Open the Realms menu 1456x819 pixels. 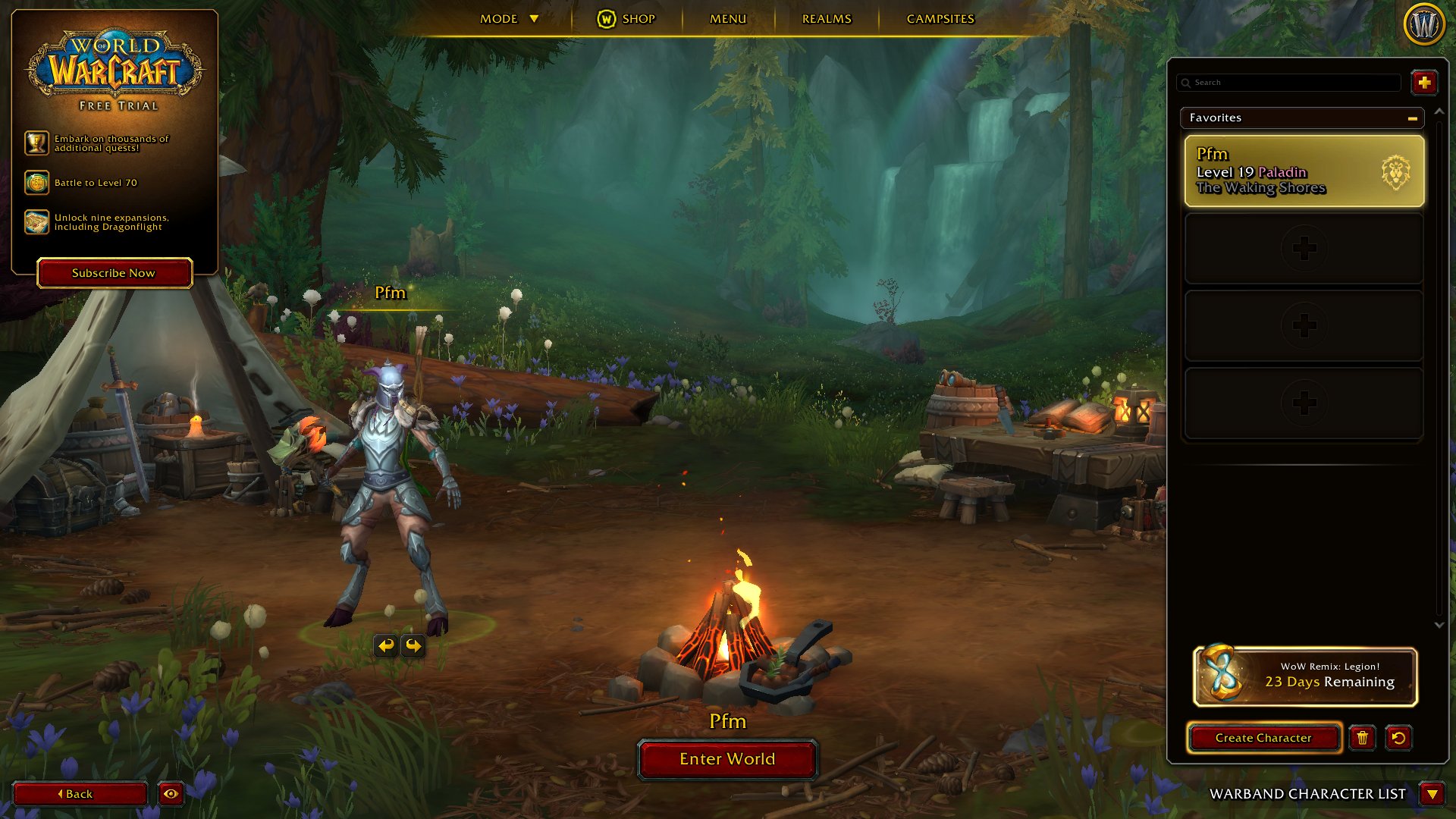(x=825, y=19)
